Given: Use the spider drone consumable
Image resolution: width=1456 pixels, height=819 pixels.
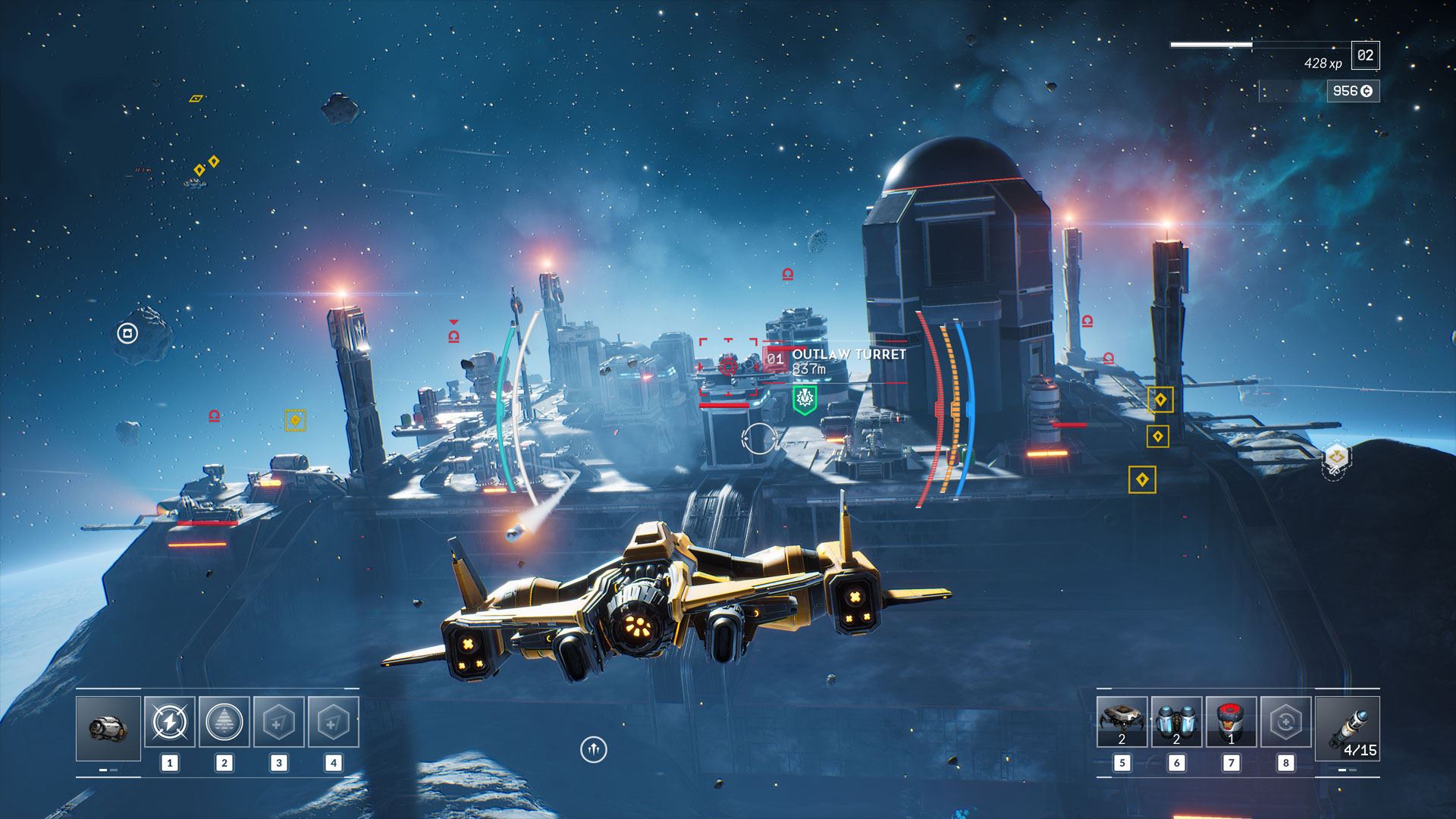Looking at the screenshot, I should (1122, 722).
